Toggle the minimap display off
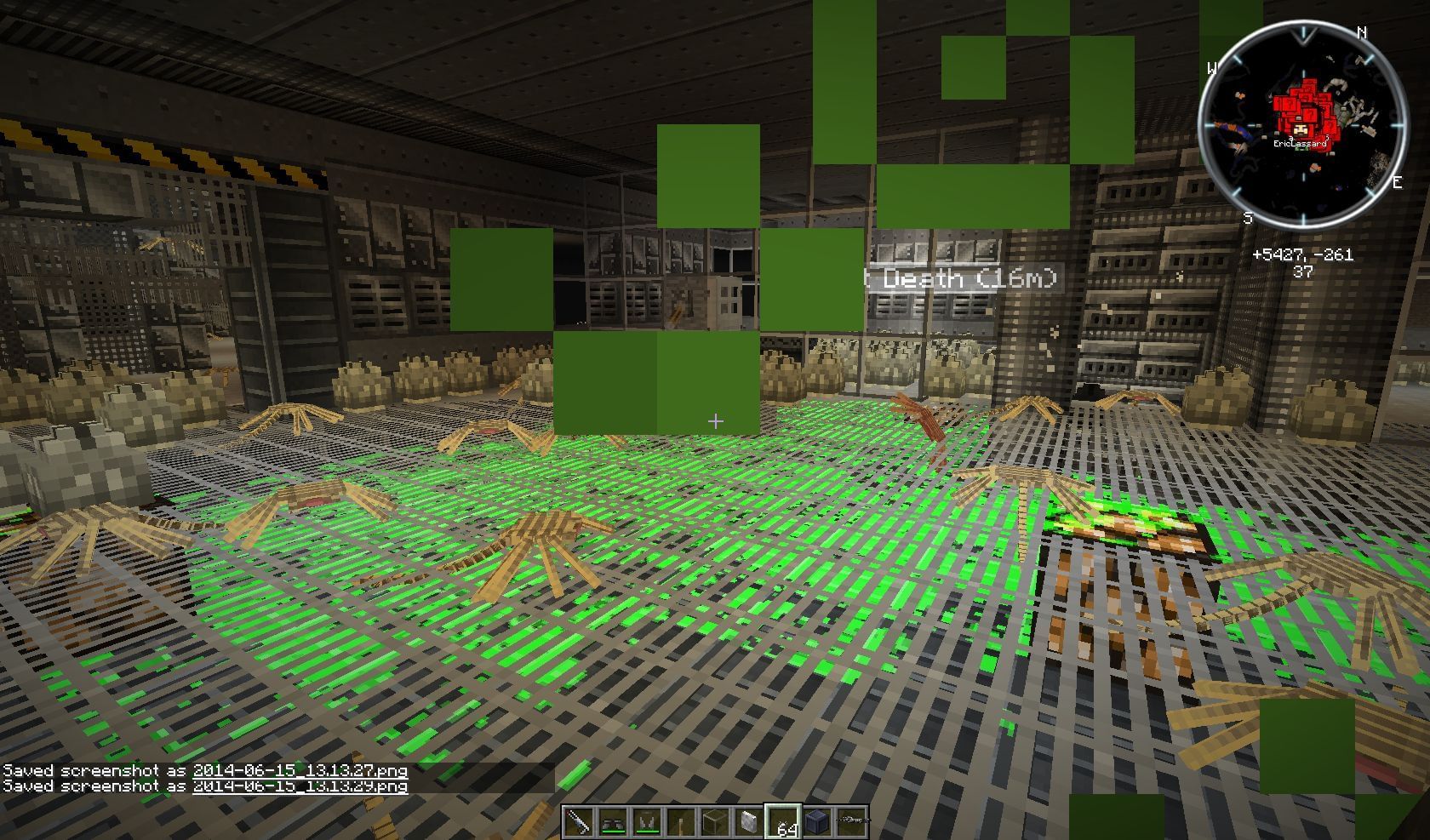The width and height of the screenshot is (1430, 840). [1304, 124]
